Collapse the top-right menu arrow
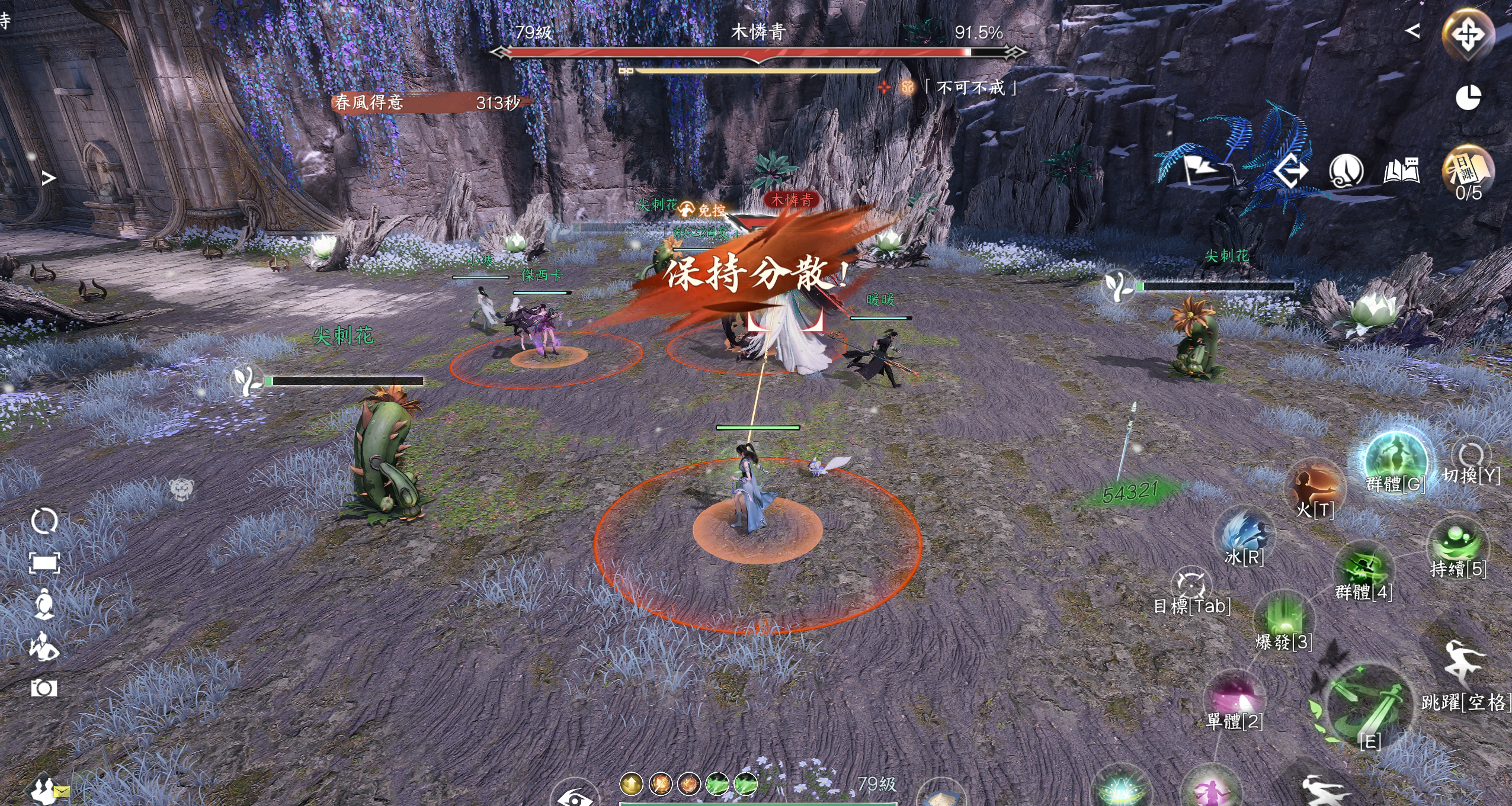The image size is (1512, 806). 1413,31
